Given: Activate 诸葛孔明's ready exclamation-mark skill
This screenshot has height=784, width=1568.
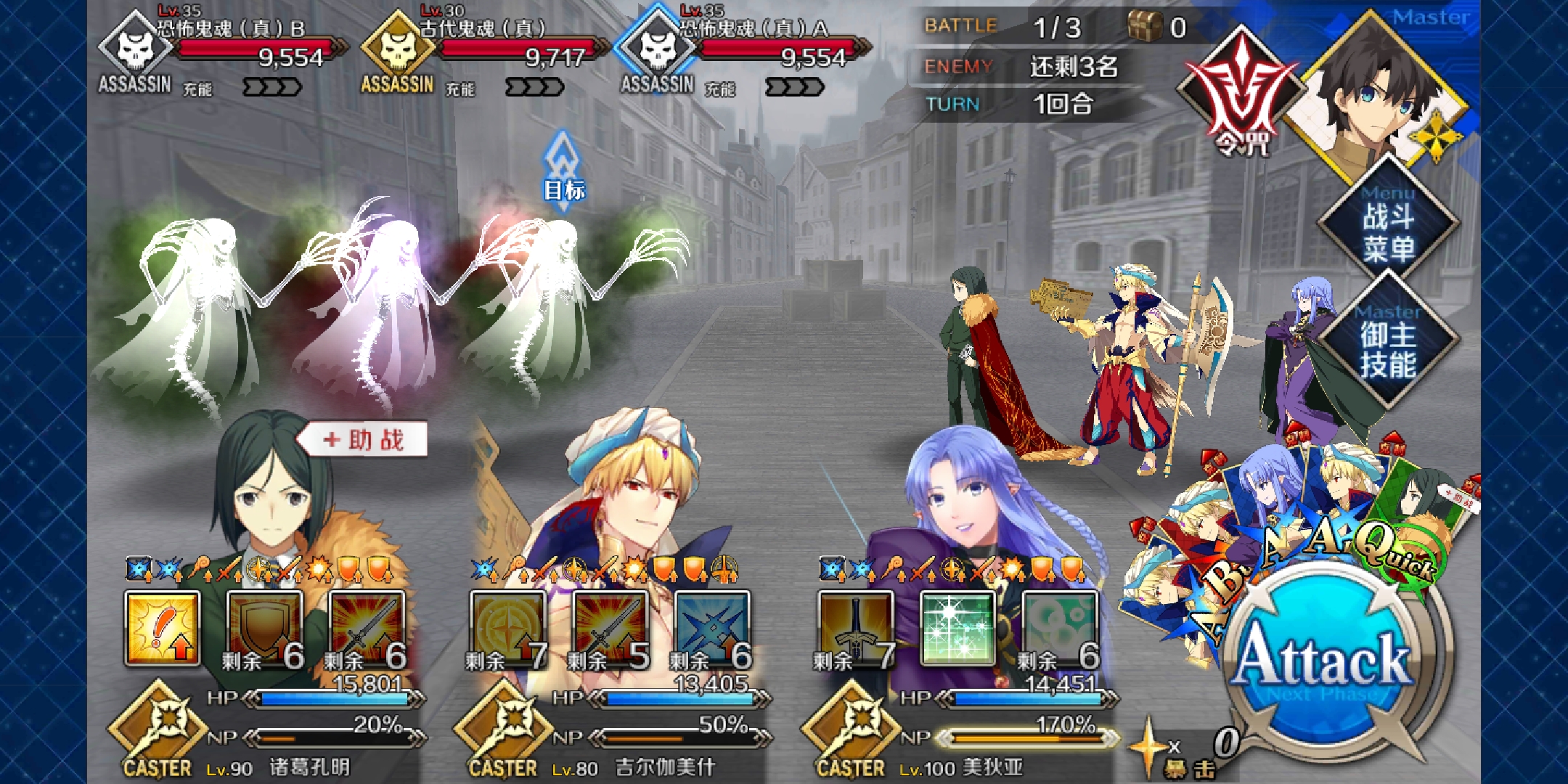Looking at the screenshot, I should click(163, 629).
